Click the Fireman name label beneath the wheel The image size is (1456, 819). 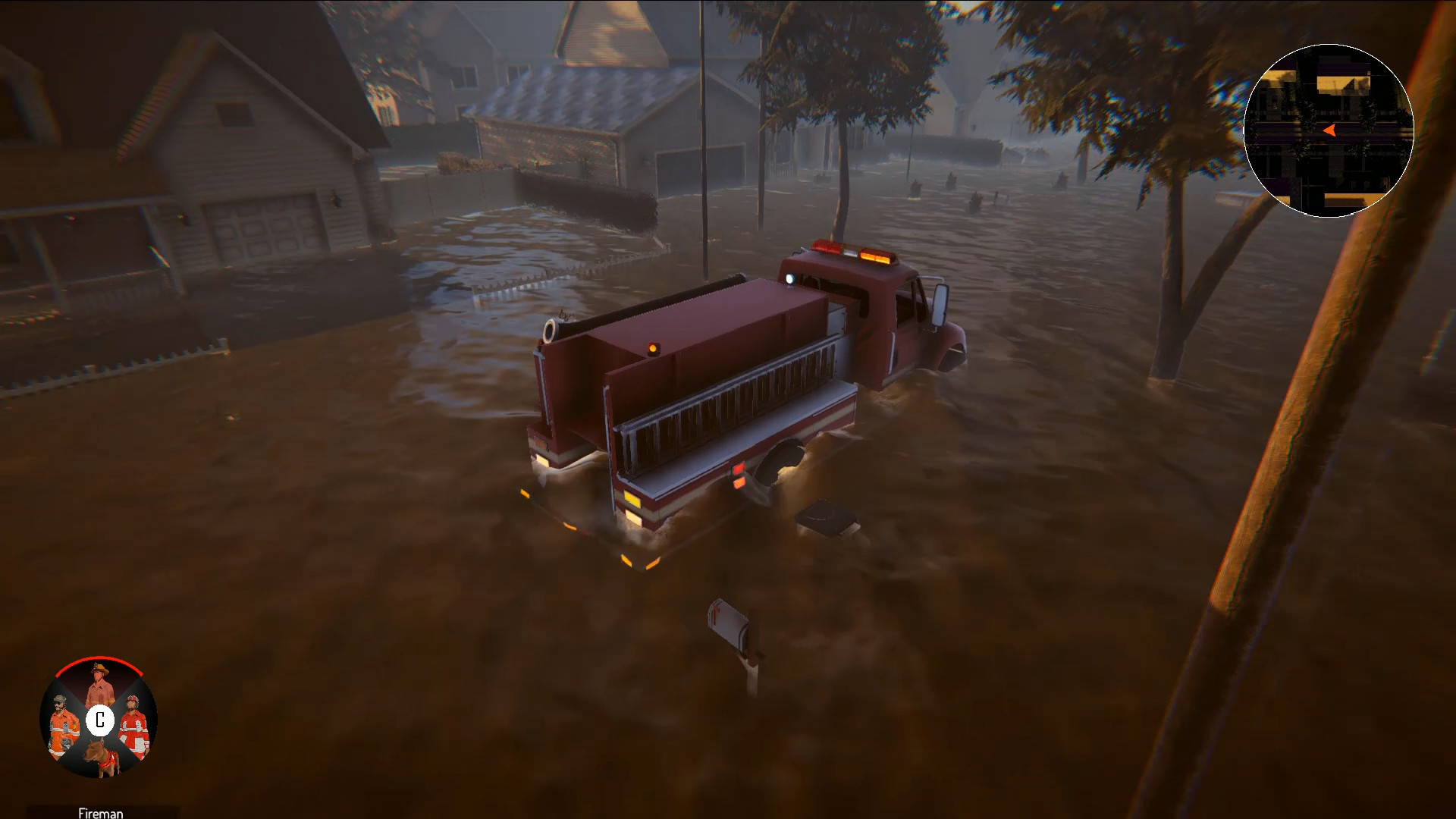click(99, 812)
